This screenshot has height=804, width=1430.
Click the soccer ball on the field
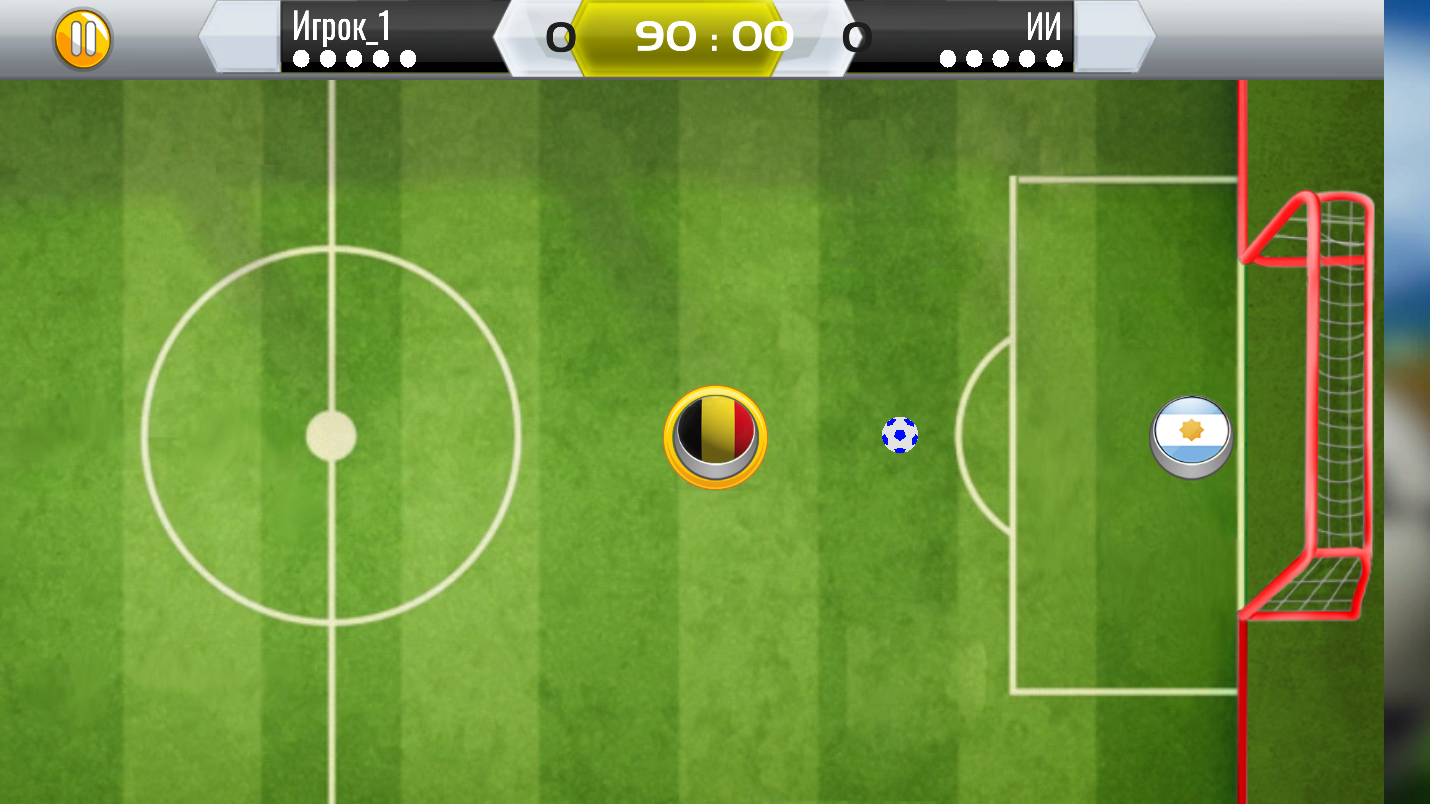pos(899,435)
